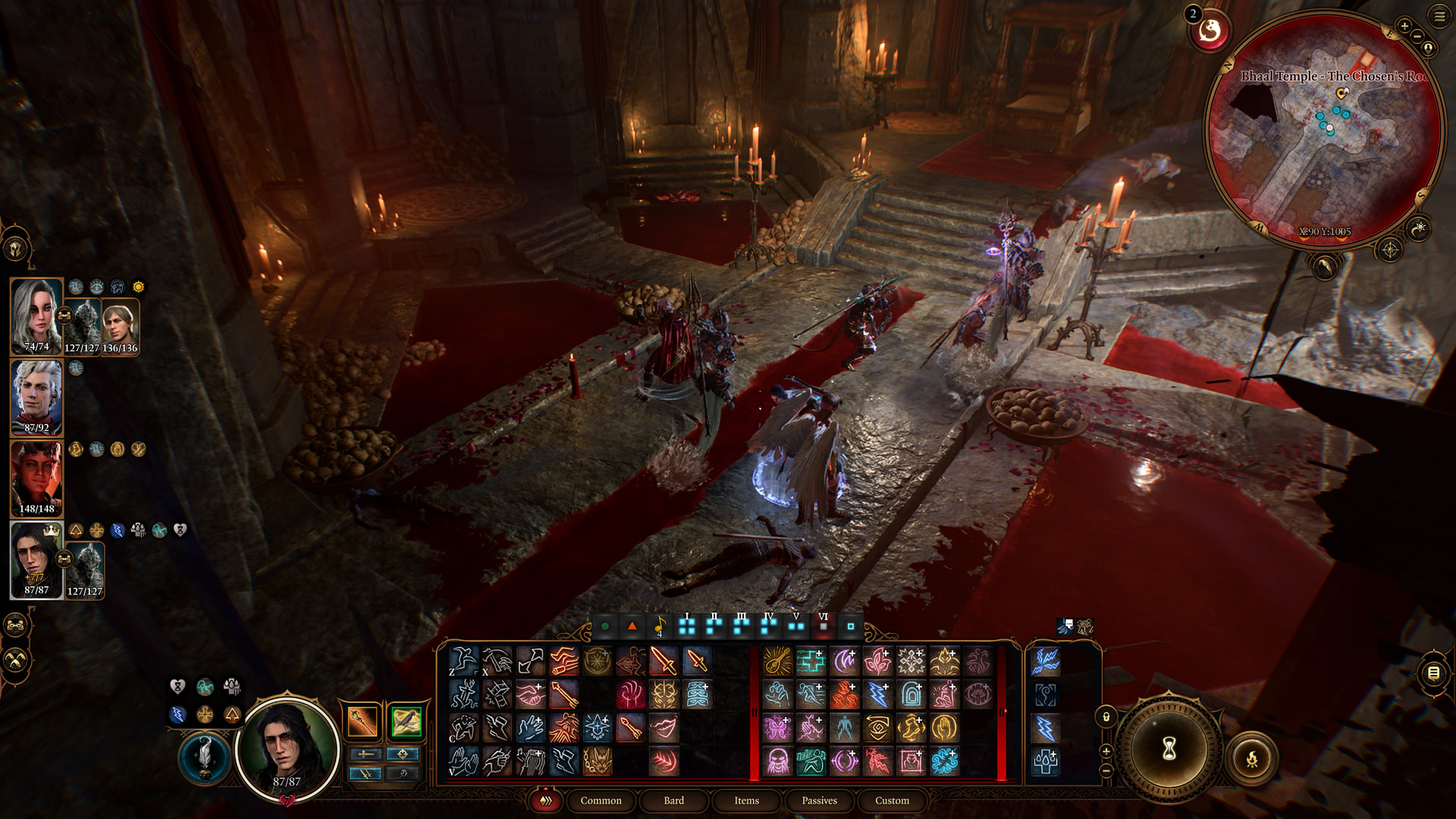This screenshot has width=1456, height=819.
Task: Zoom out the minimap with minus button
Action: coord(1417,36)
